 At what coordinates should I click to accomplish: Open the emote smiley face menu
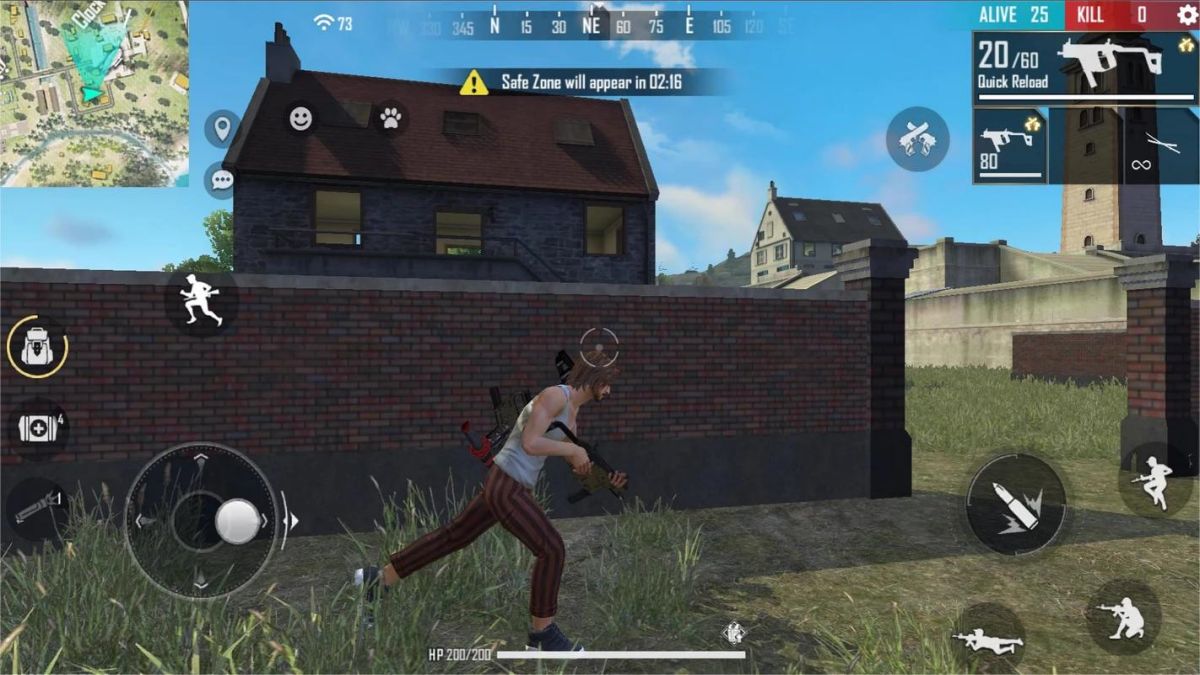pyautogui.click(x=301, y=119)
